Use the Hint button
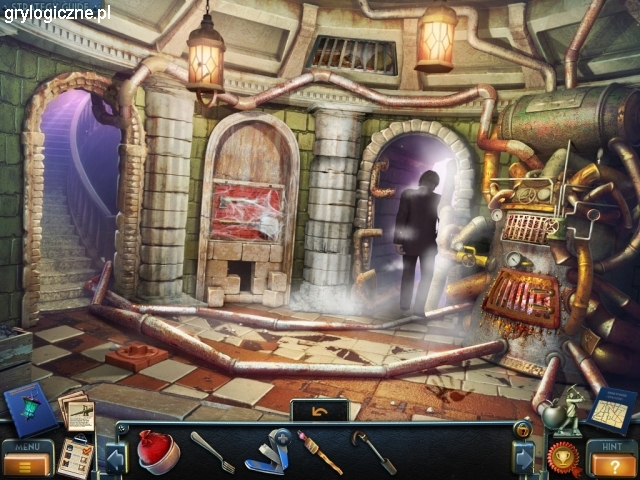 tap(610, 459)
